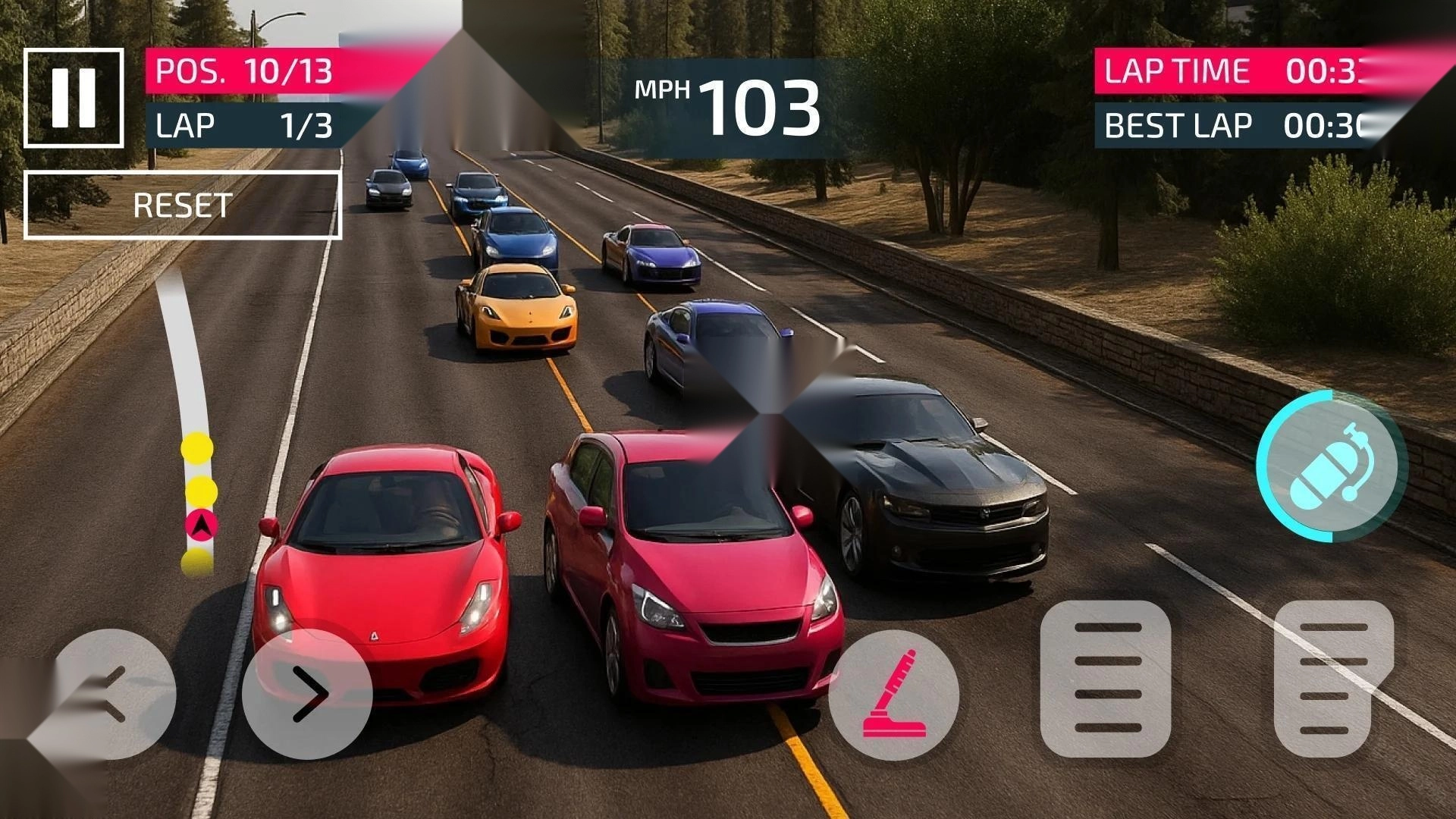Pause the race

pos(74,98)
